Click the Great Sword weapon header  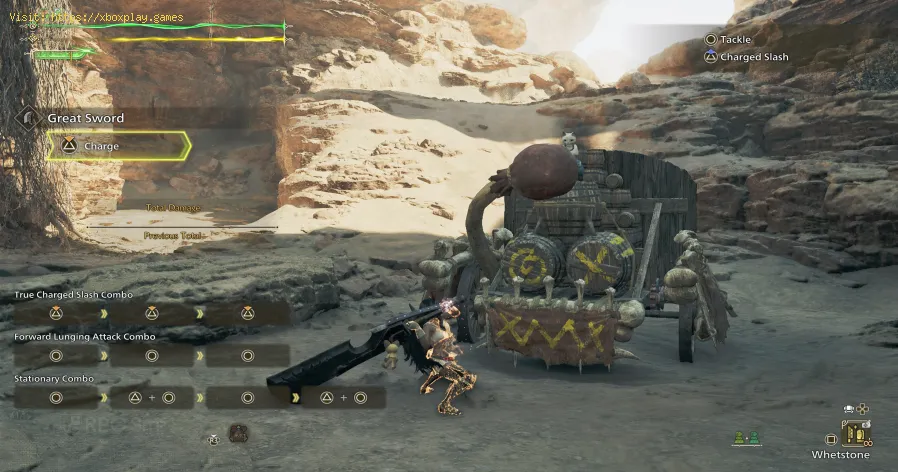tap(85, 118)
